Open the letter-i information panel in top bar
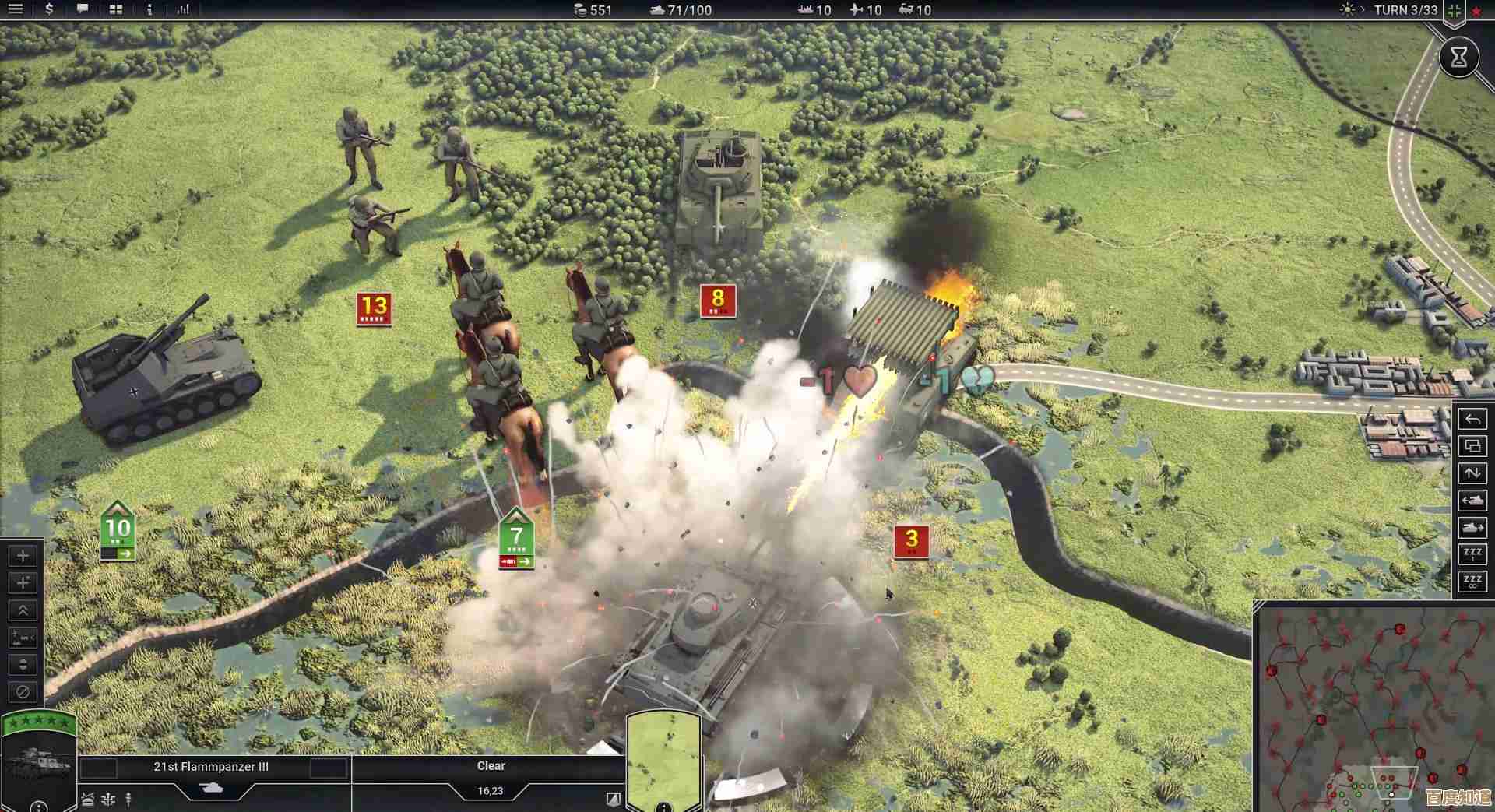The height and width of the screenshot is (812, 1495). pos(149,9)
